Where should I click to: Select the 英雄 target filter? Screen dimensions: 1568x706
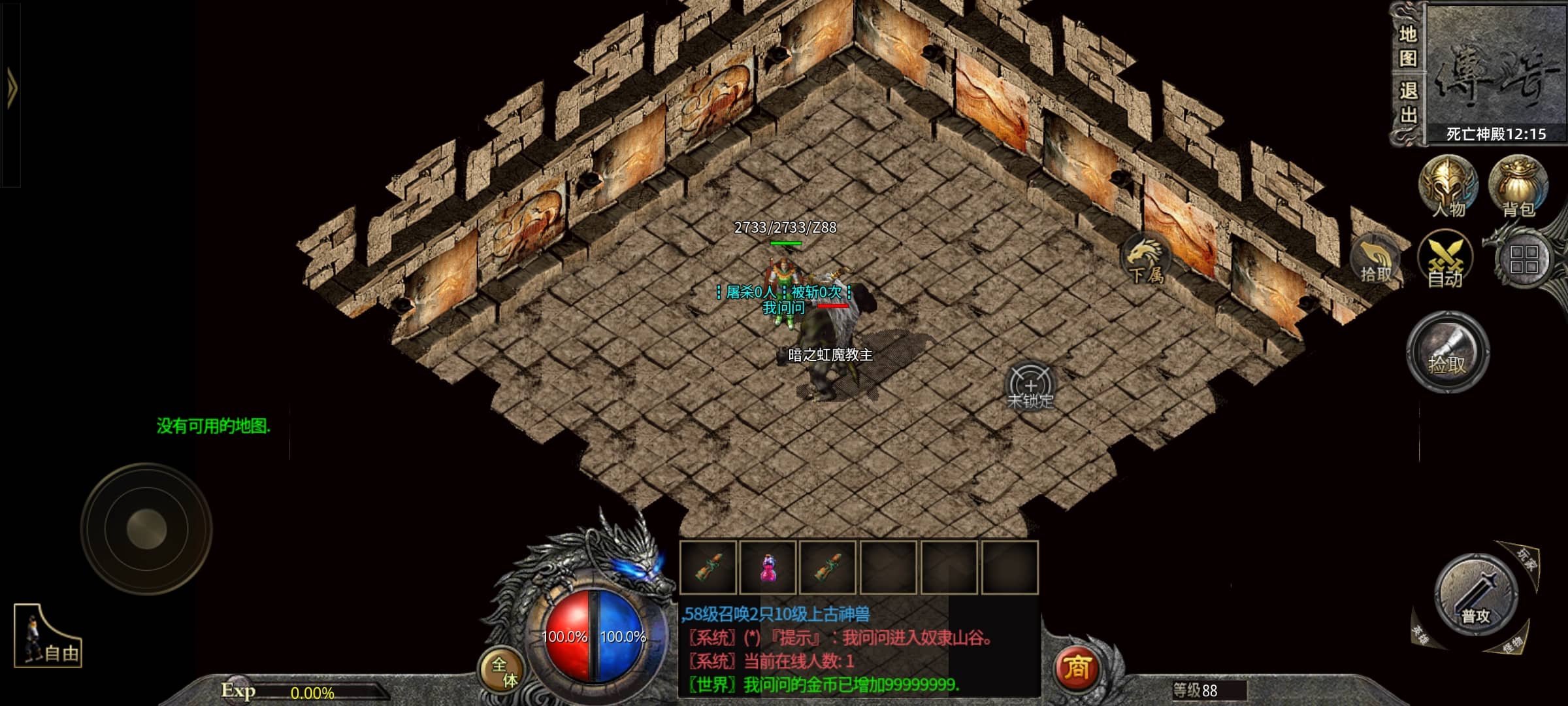point(1420,634)
